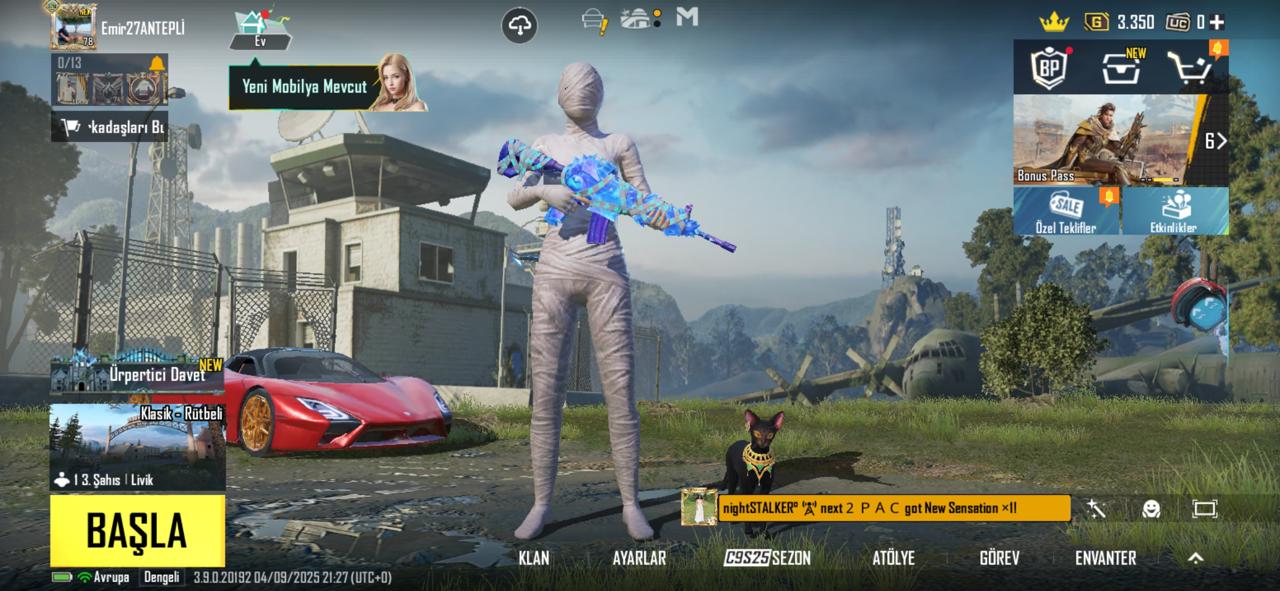This screenshot has width=1280, height=591.
Task: Enter the Ev home feature
Action: click(x=260, y=30)
